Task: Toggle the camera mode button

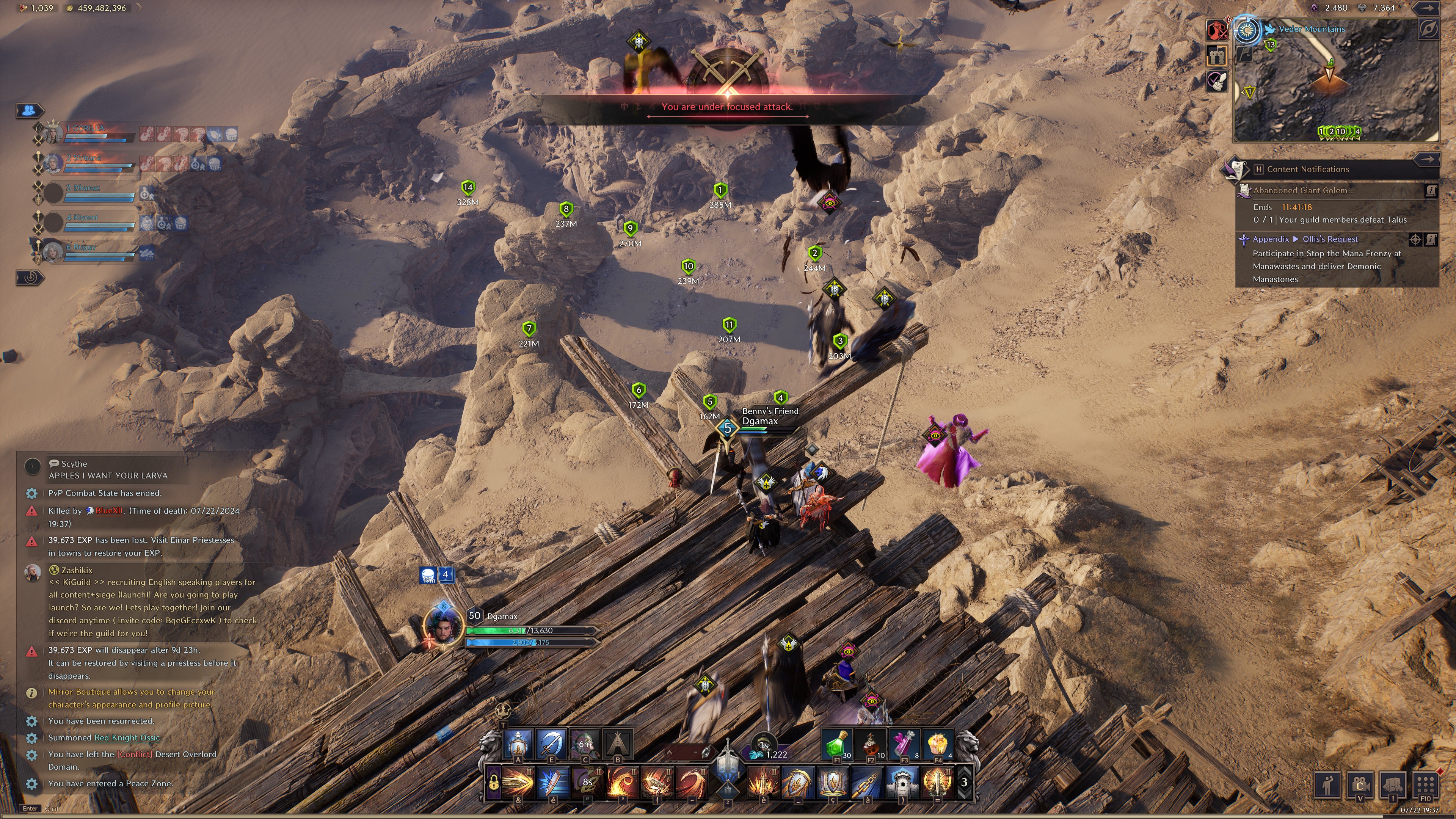Action: [x=1360, y=784]
